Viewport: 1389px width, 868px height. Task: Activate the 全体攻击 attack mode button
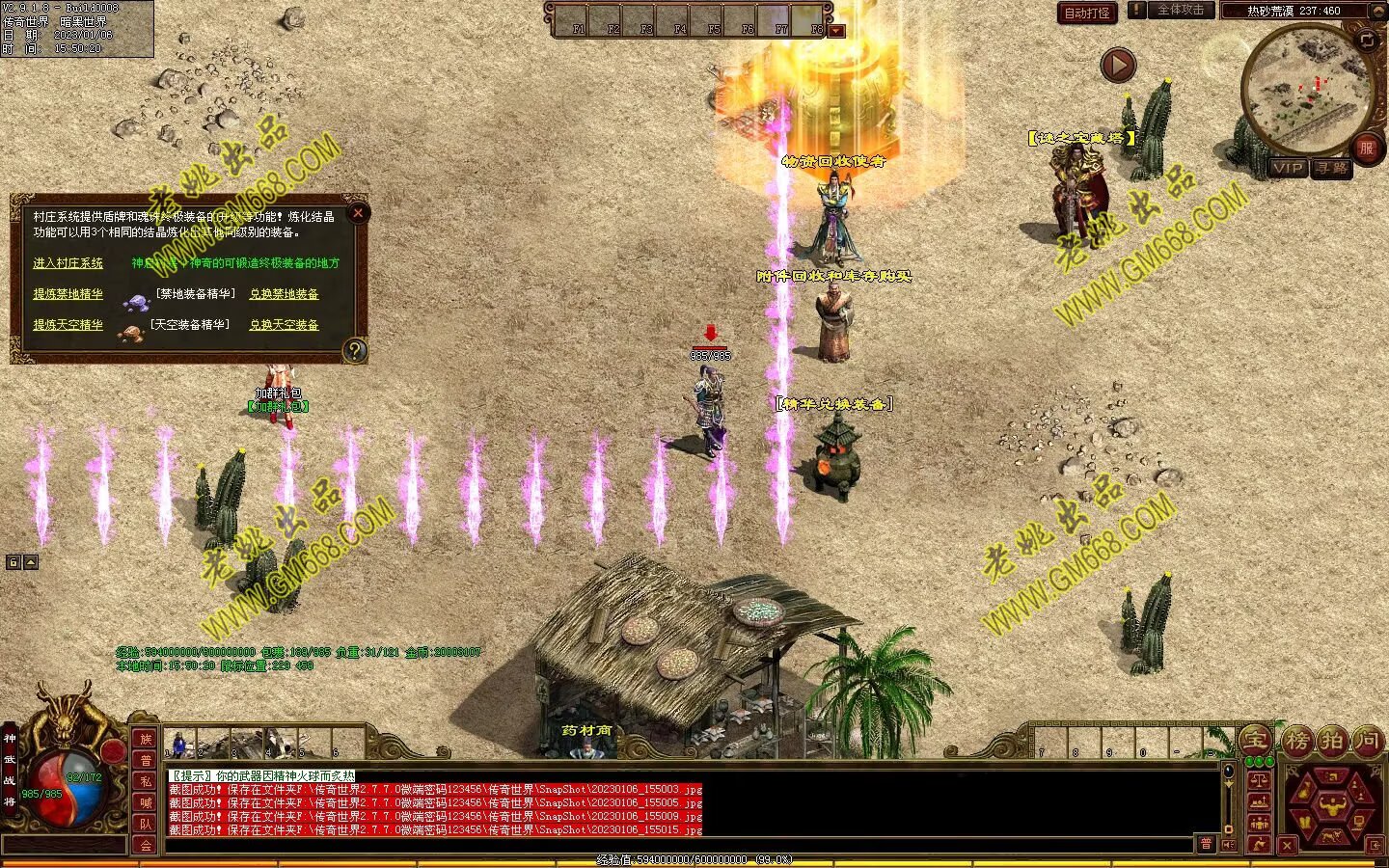[x=1180, y=11]
